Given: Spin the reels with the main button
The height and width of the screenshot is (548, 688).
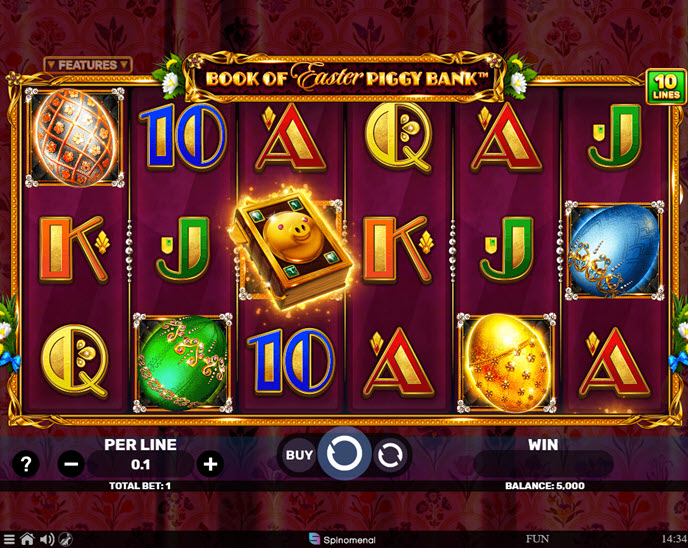Looking at the screenshot, I should point(344,455).
